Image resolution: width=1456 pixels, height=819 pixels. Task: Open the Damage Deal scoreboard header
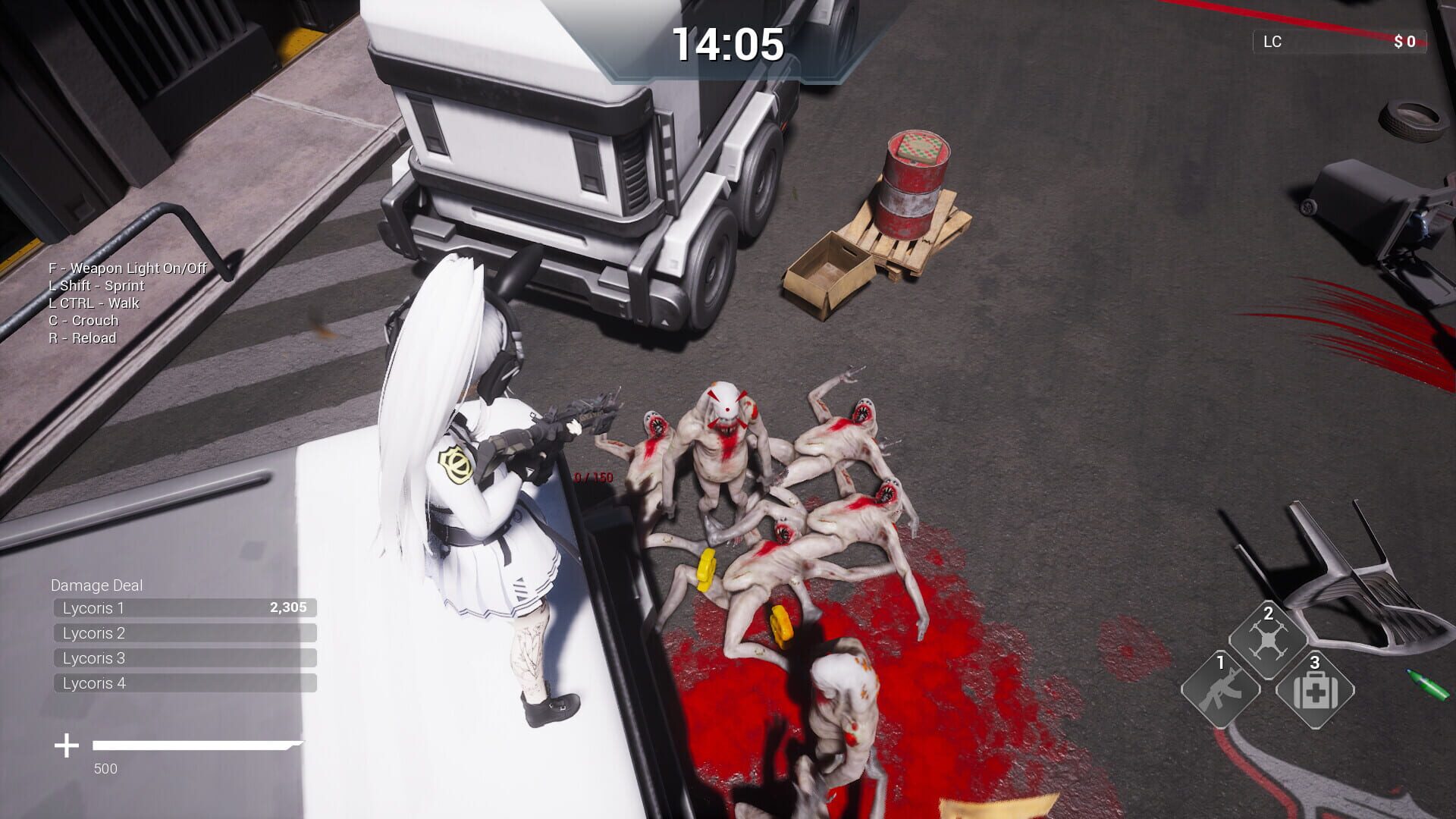point(97,585)
